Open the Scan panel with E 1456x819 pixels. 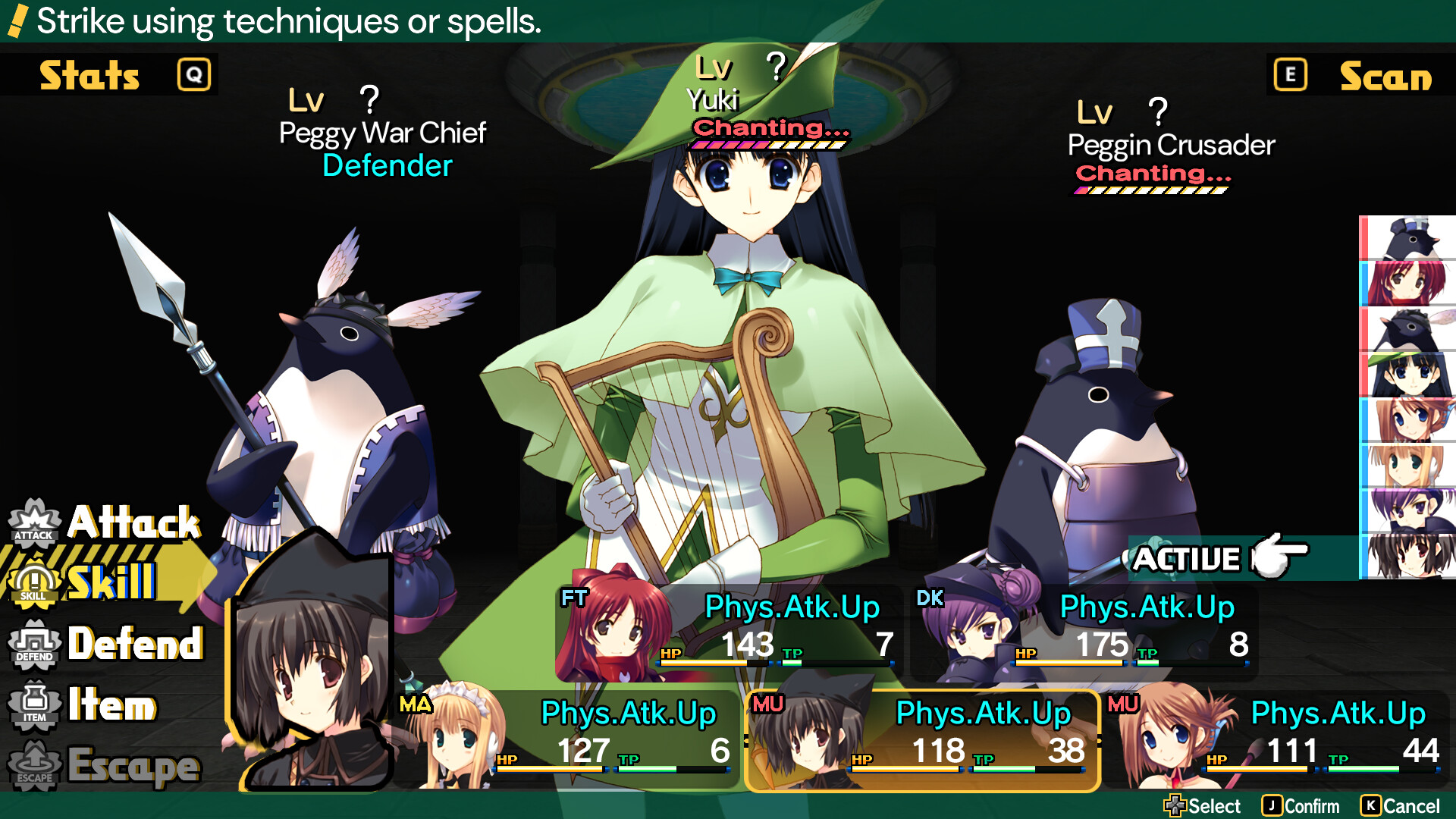[1290, 74]
